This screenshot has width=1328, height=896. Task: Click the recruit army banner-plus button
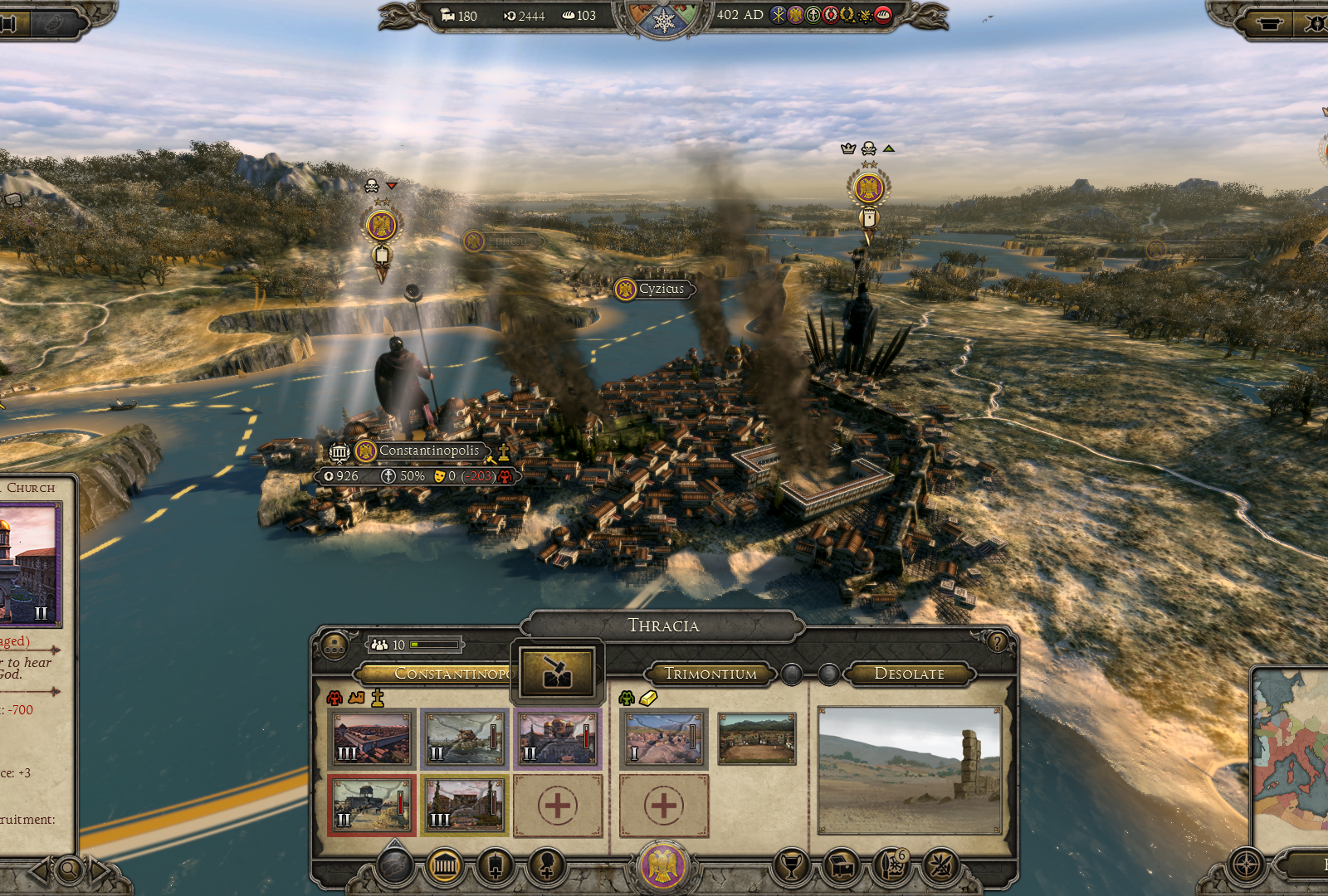pos(496,867)
